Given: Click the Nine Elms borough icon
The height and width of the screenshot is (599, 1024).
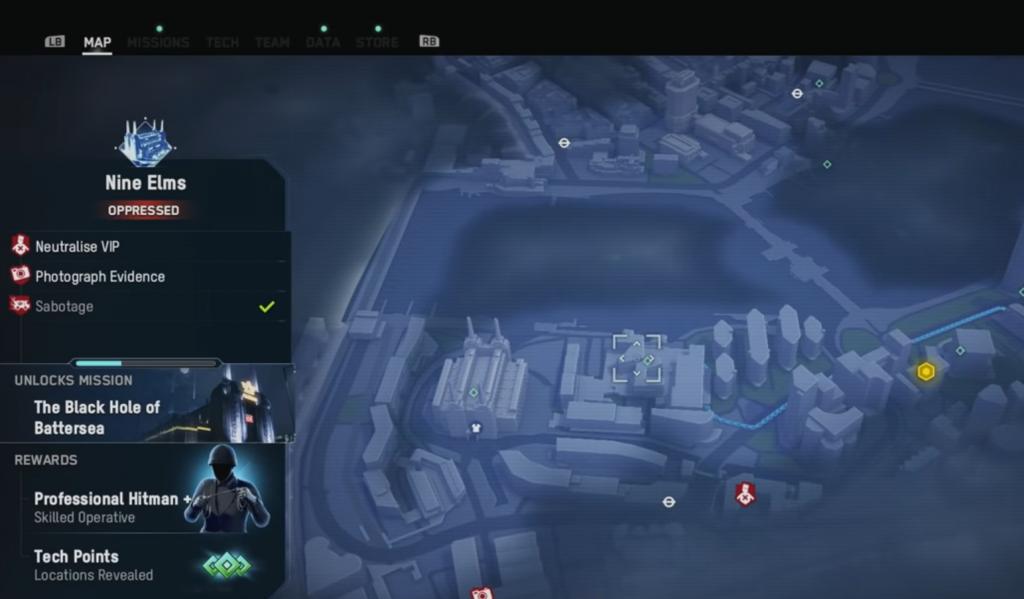Looking at the screenshot, I should tap(145, 143).
